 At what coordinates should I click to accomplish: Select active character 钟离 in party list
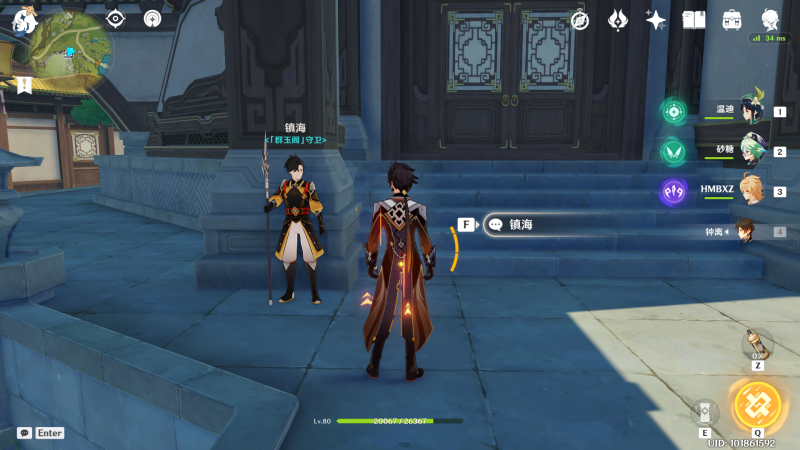point(746,231)
